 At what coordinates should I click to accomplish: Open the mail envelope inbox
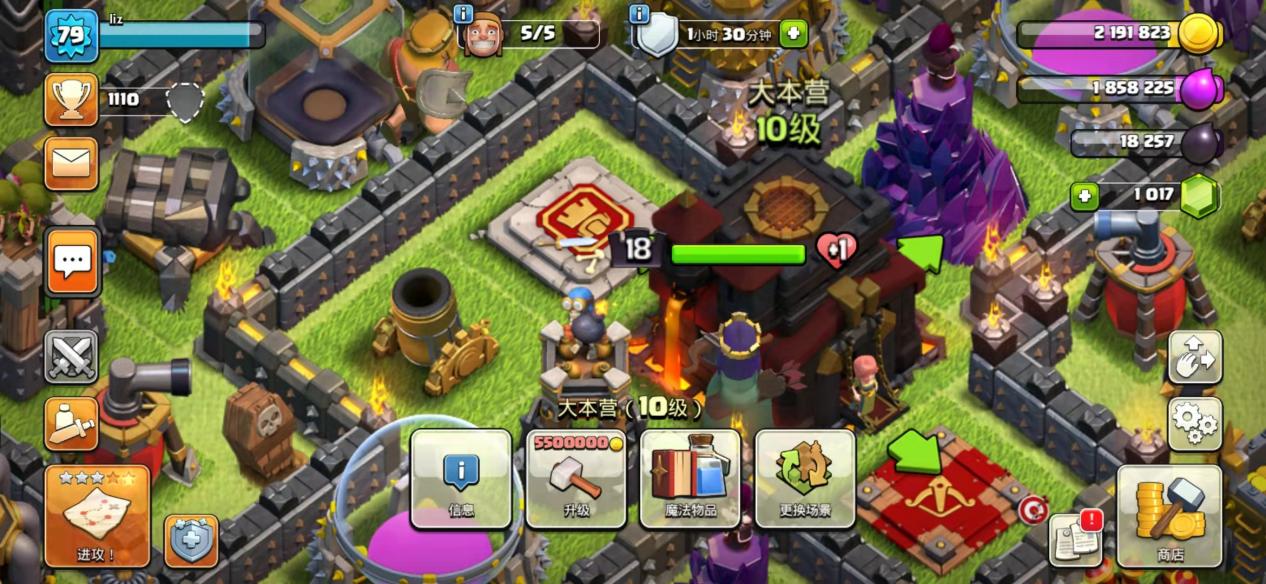[x=72, y=164]
